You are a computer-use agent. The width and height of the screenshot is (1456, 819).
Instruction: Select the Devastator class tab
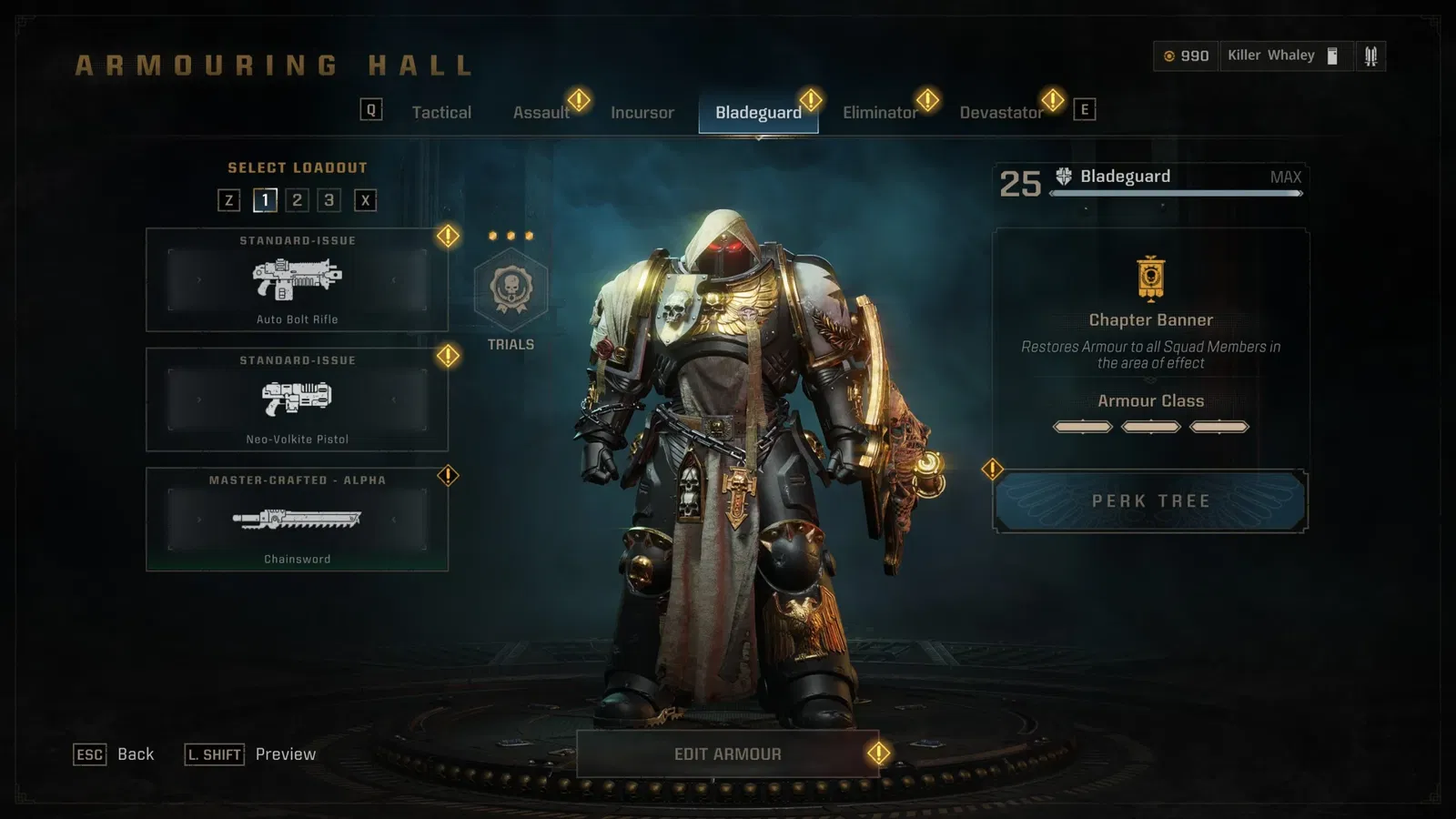click(1000, 113)
